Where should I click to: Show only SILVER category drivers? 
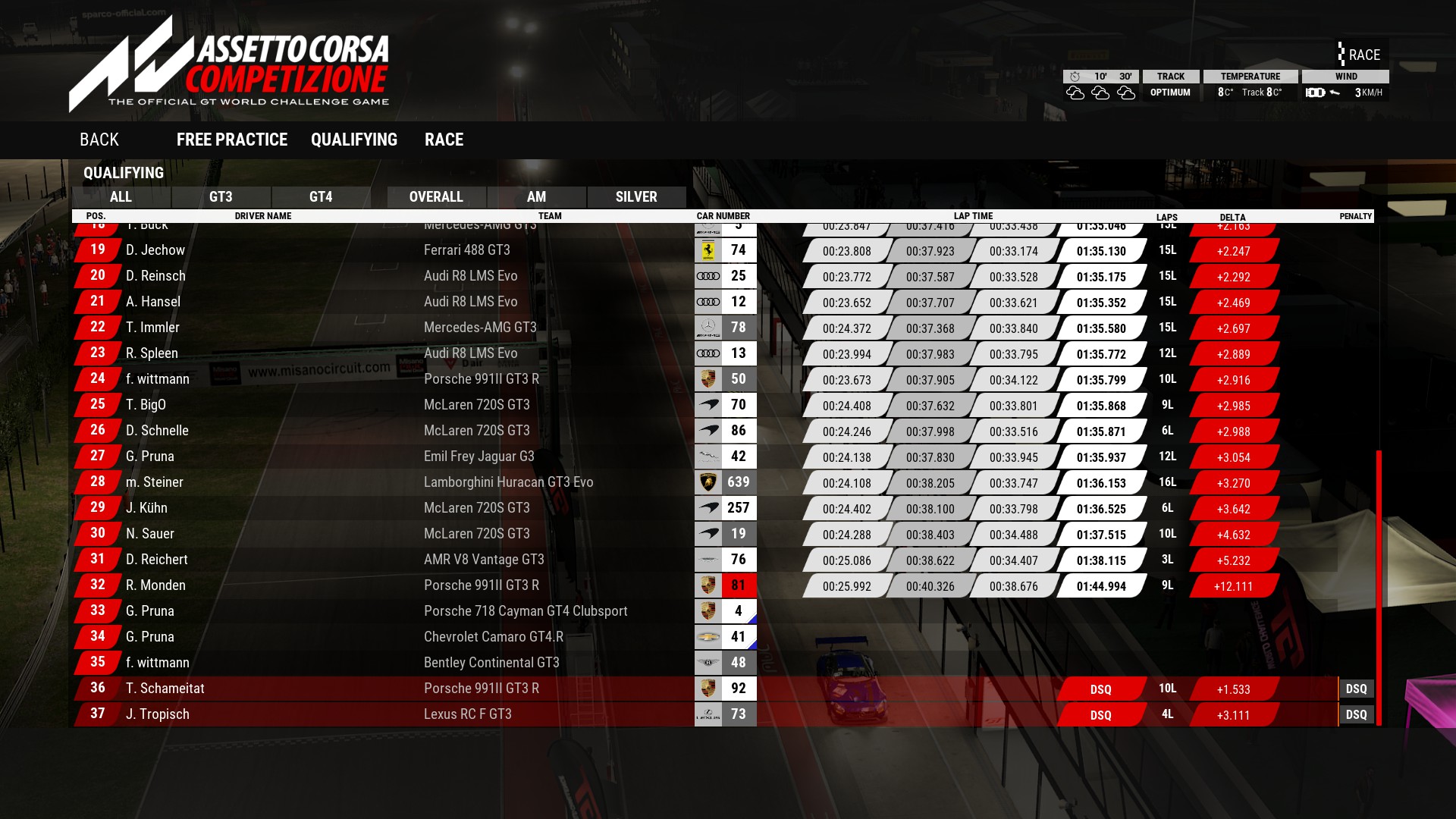pos(636,197)
